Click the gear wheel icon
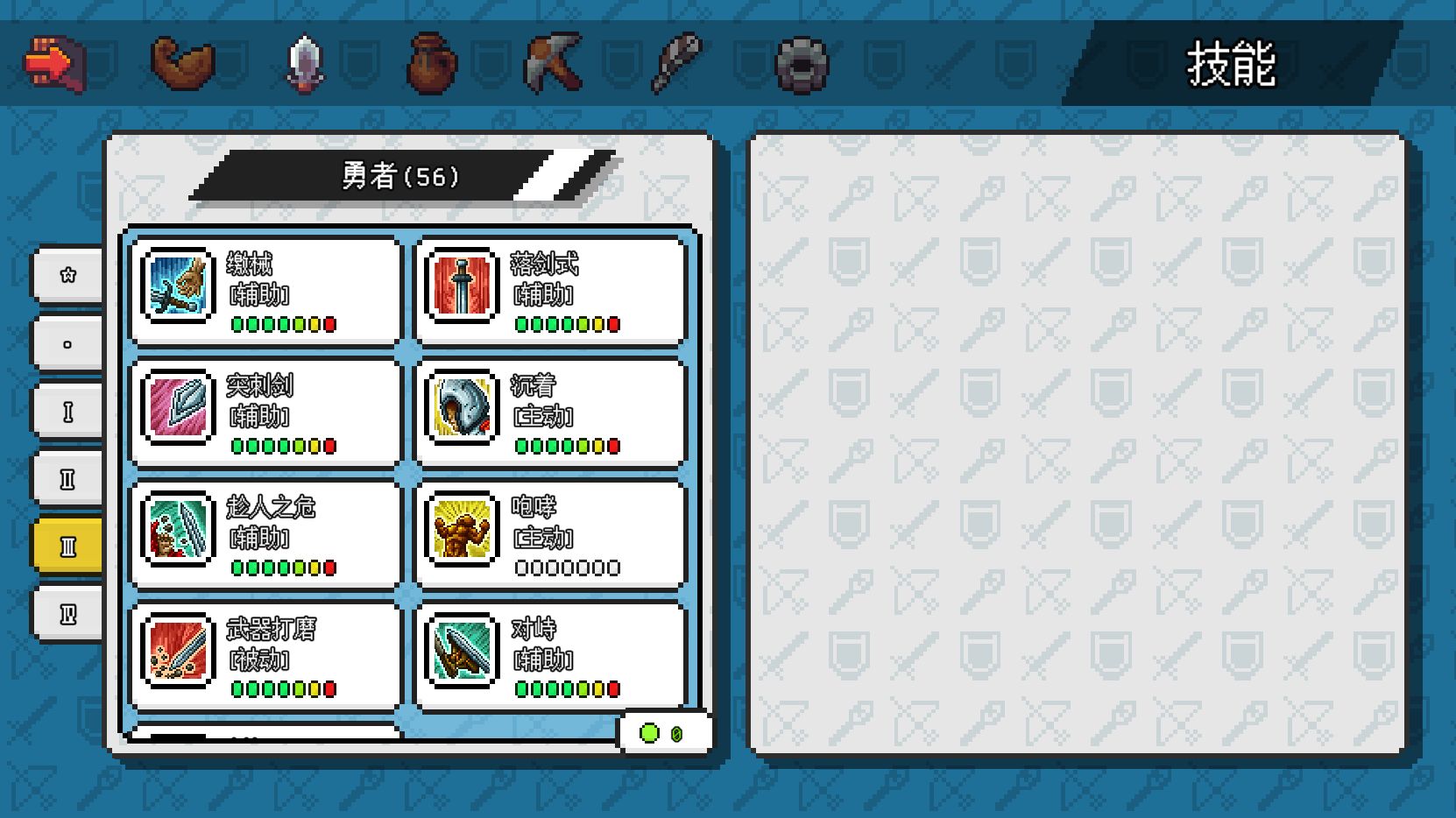This screenshot has height=818, width=1456. pyautogui.click(x=802, y=63)
